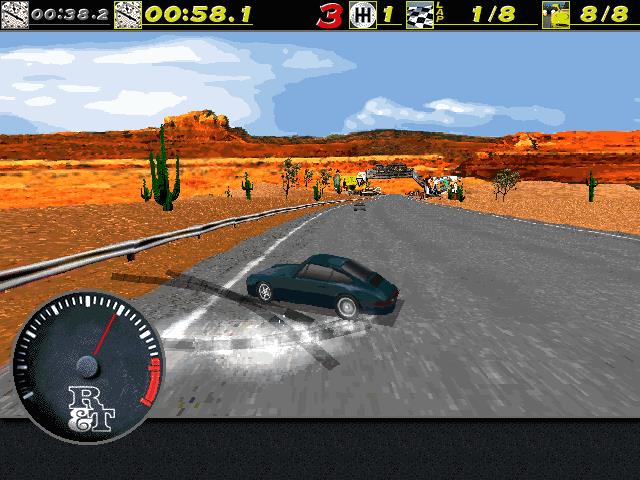Click the checkered flag lap icon
This screenshot has height=480, width=640.
421,15
